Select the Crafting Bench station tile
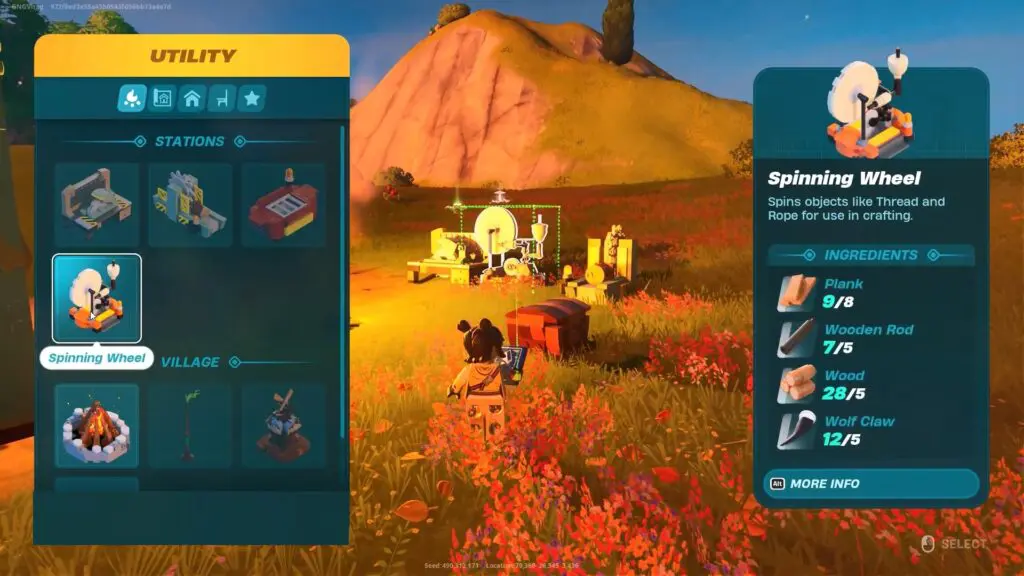This screenshot has height=576, width=1024. pos(97,205)
